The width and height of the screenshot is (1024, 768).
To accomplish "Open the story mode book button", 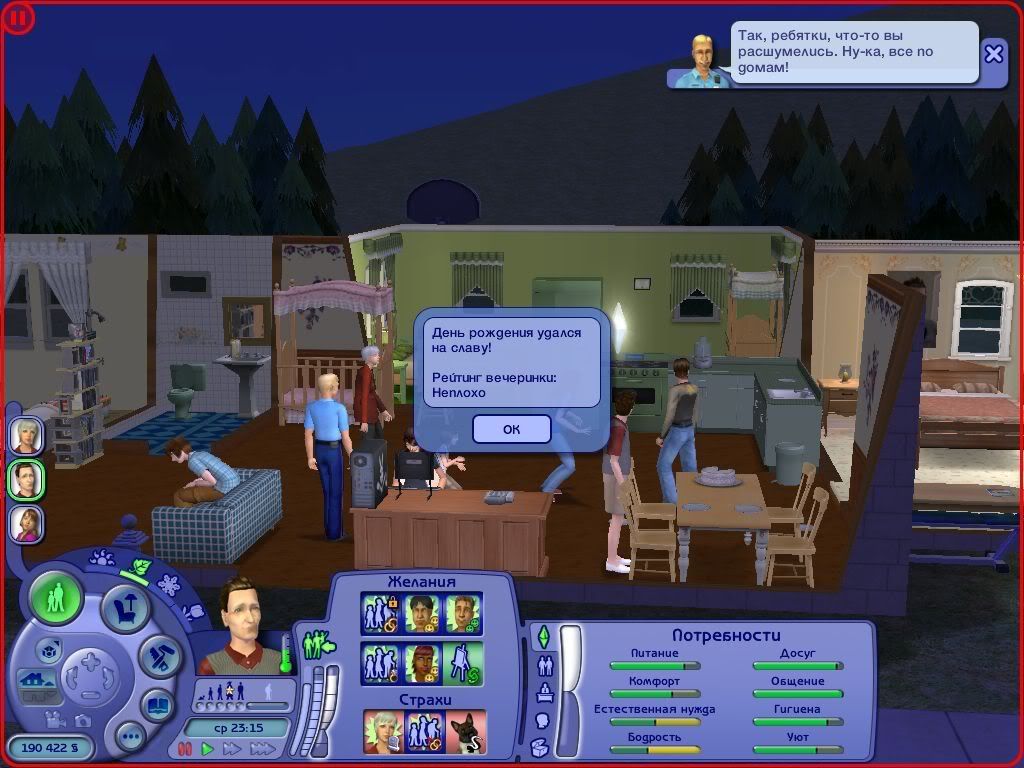I will click(x=158, y=705).
